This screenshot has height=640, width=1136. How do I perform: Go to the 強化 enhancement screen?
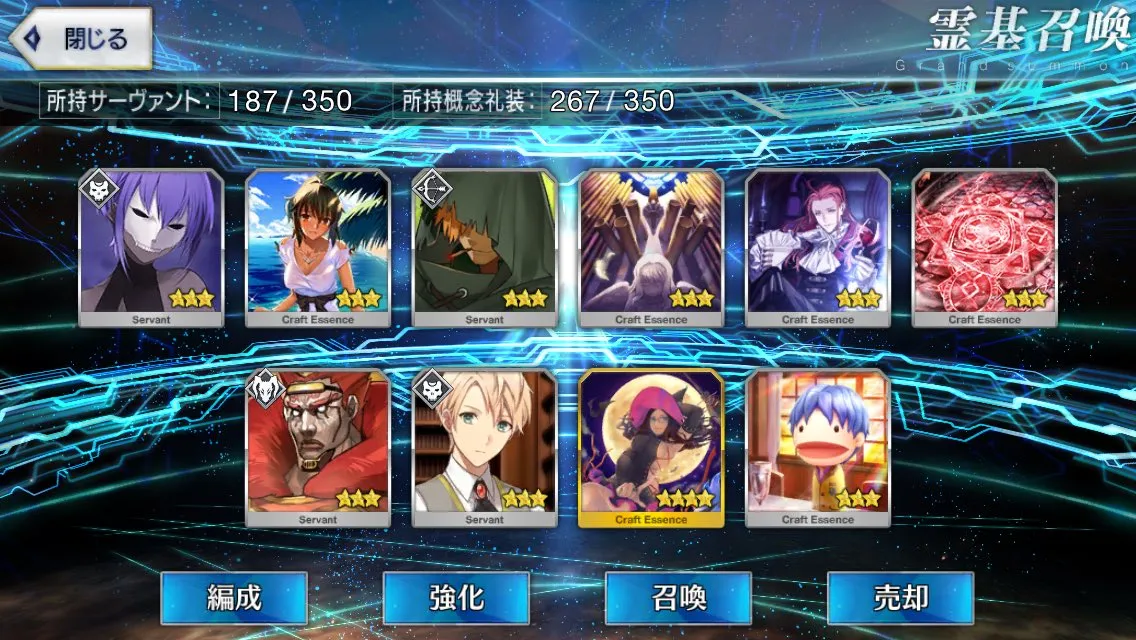[456, 598]
